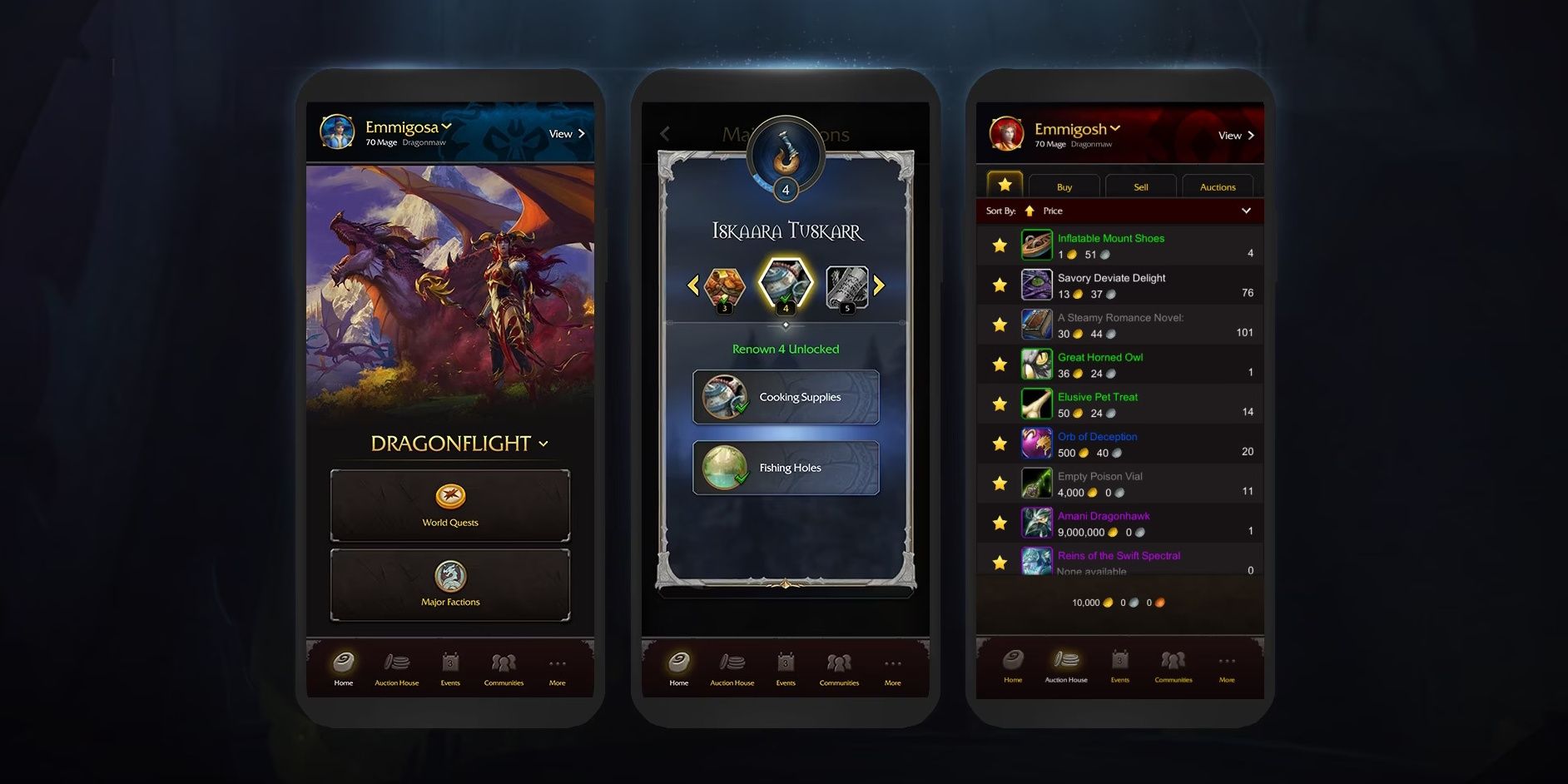
Task: Tap the View button next to Emmigosh
Action: point(1234,135)
